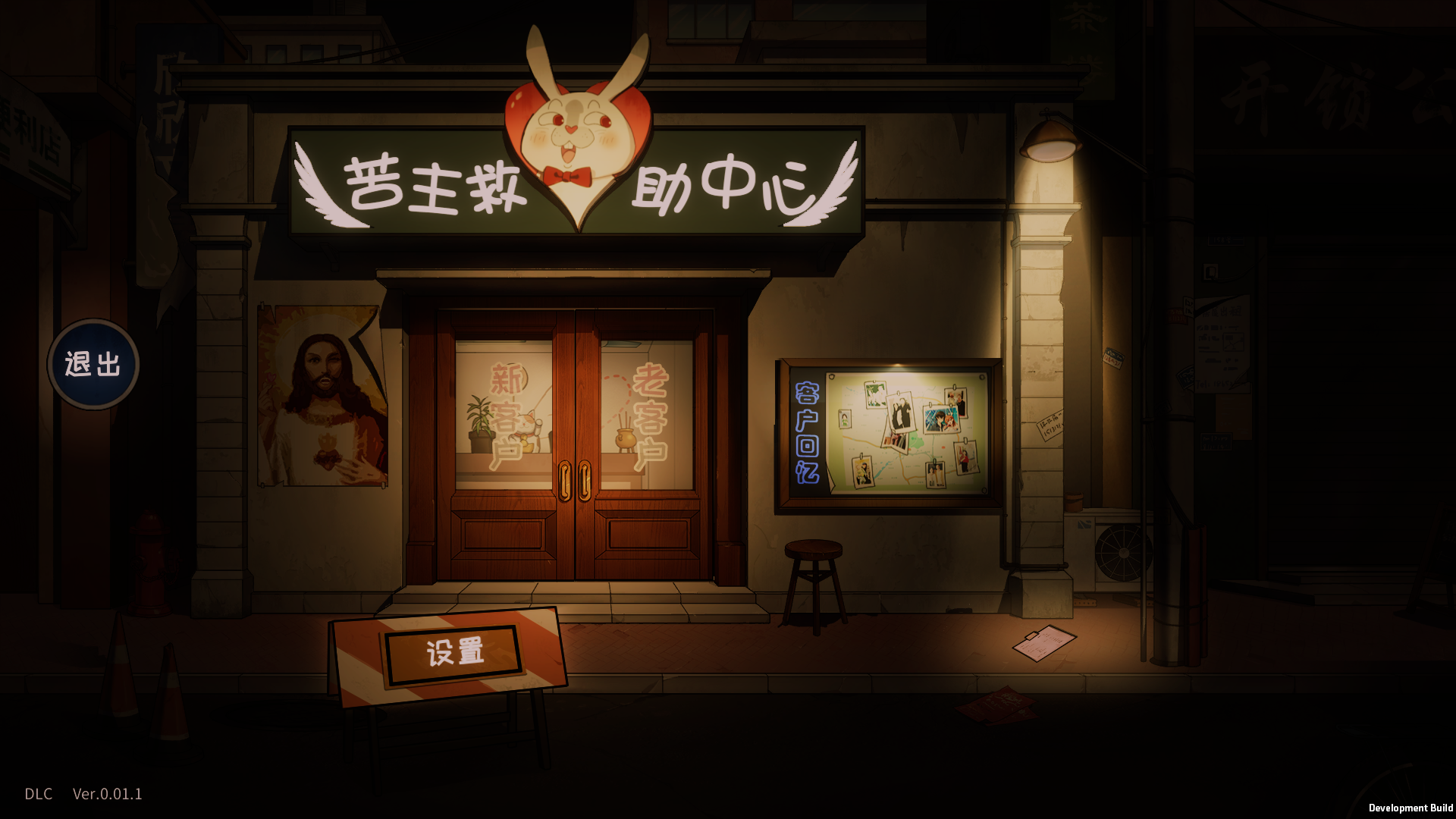Select the small green portrait photo on the board's left
1456x819 pixels.
pyautogui.click(x=846, y=419)
